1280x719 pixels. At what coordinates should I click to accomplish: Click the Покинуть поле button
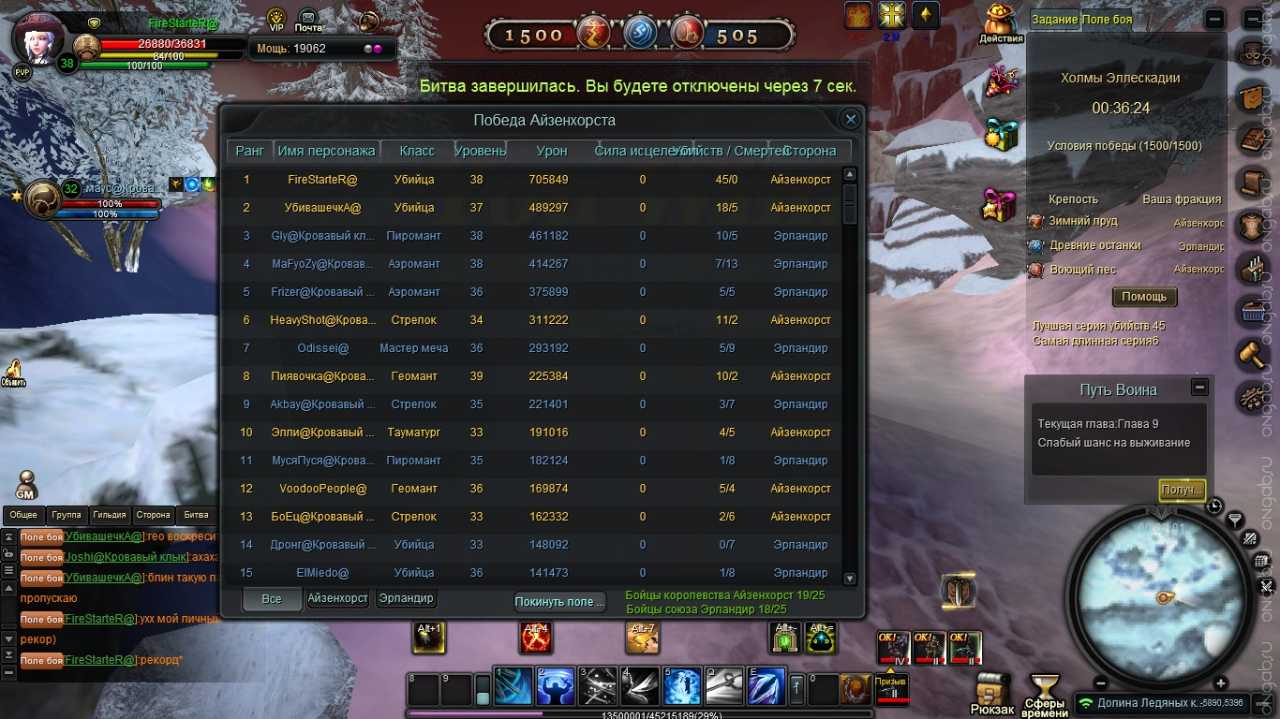tap(559, 601)
